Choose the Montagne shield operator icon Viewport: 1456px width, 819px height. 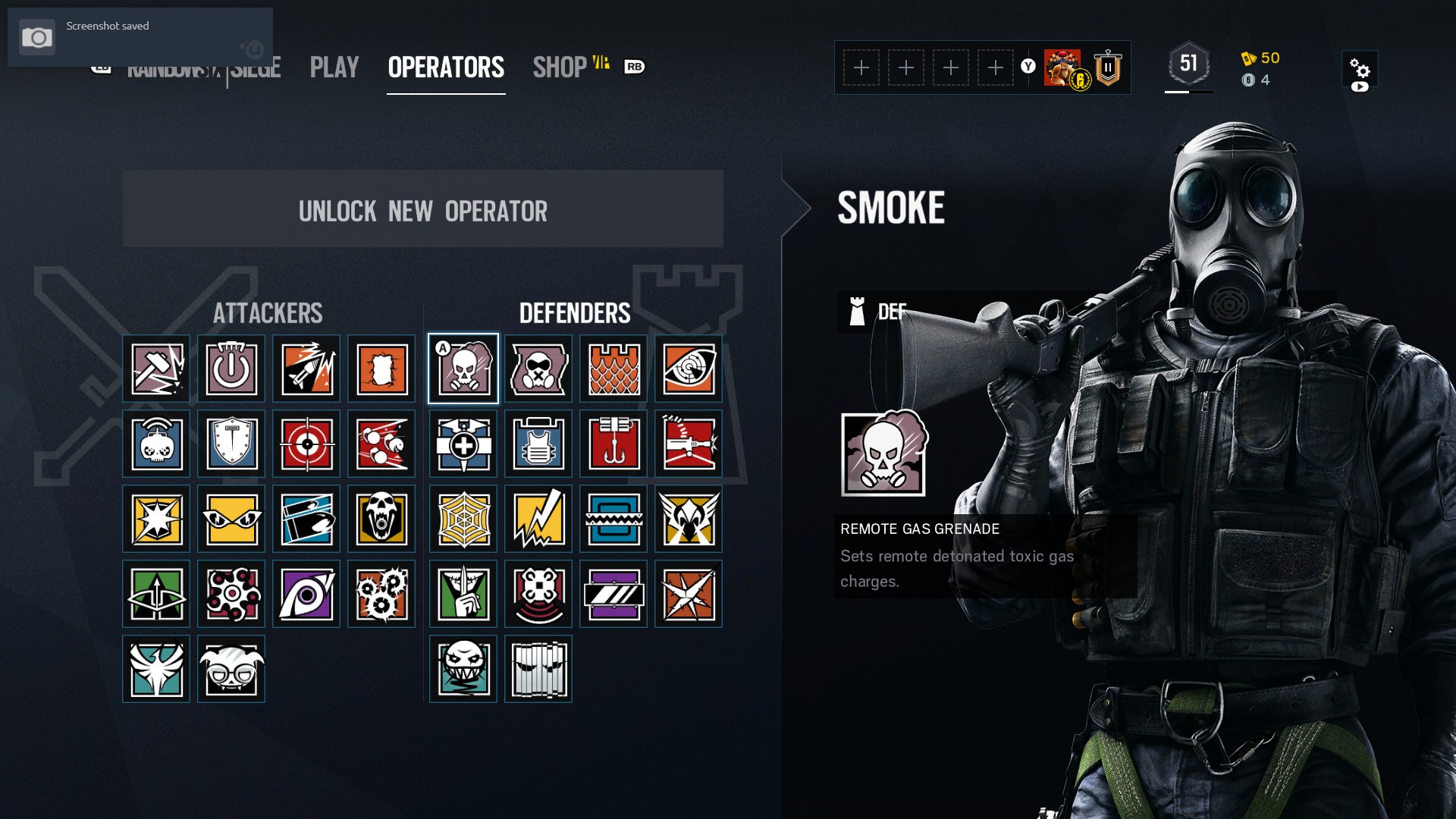(231, 444)
